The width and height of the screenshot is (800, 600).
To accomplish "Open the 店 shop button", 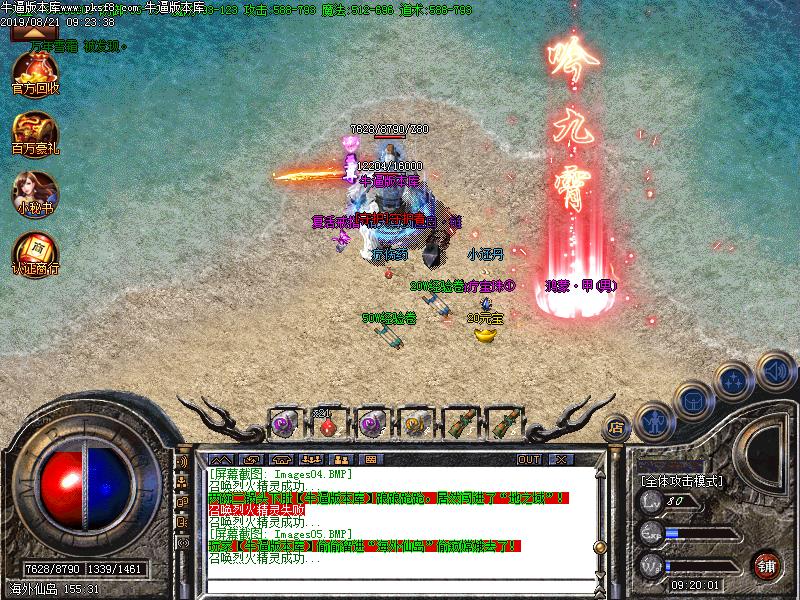I will [x=616, y=426].
